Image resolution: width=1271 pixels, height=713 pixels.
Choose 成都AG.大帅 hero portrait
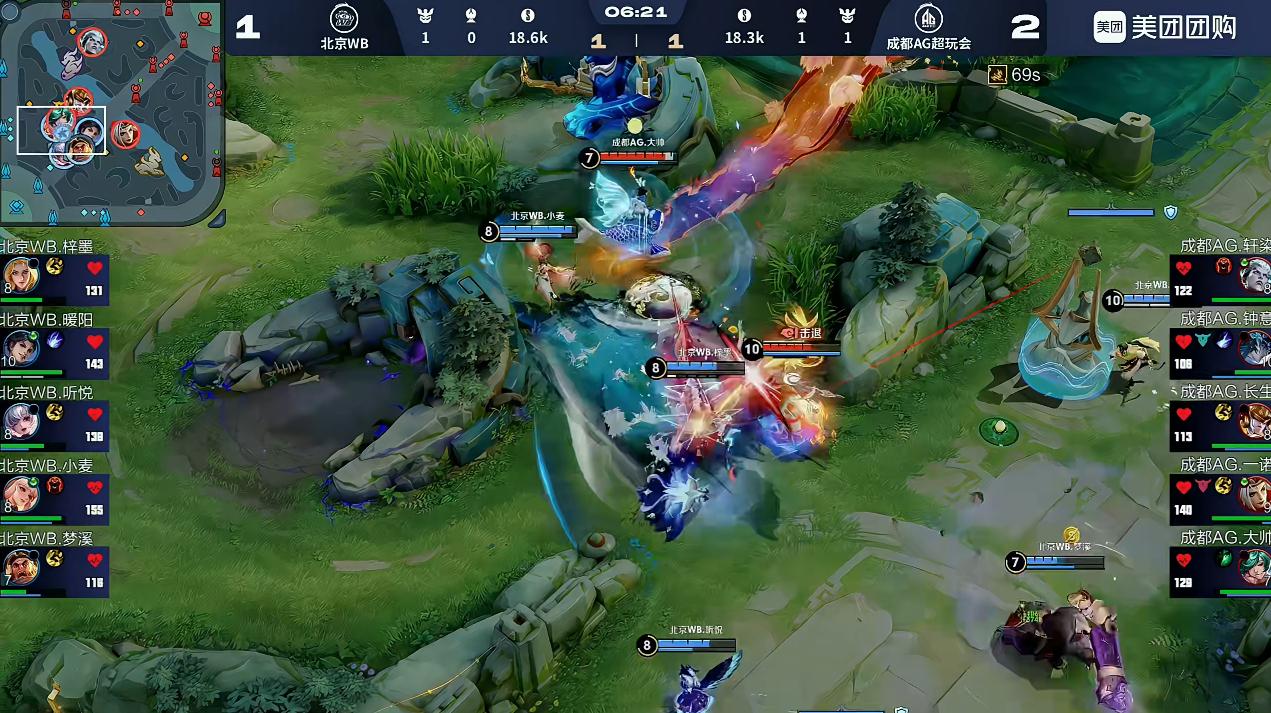1253,569
